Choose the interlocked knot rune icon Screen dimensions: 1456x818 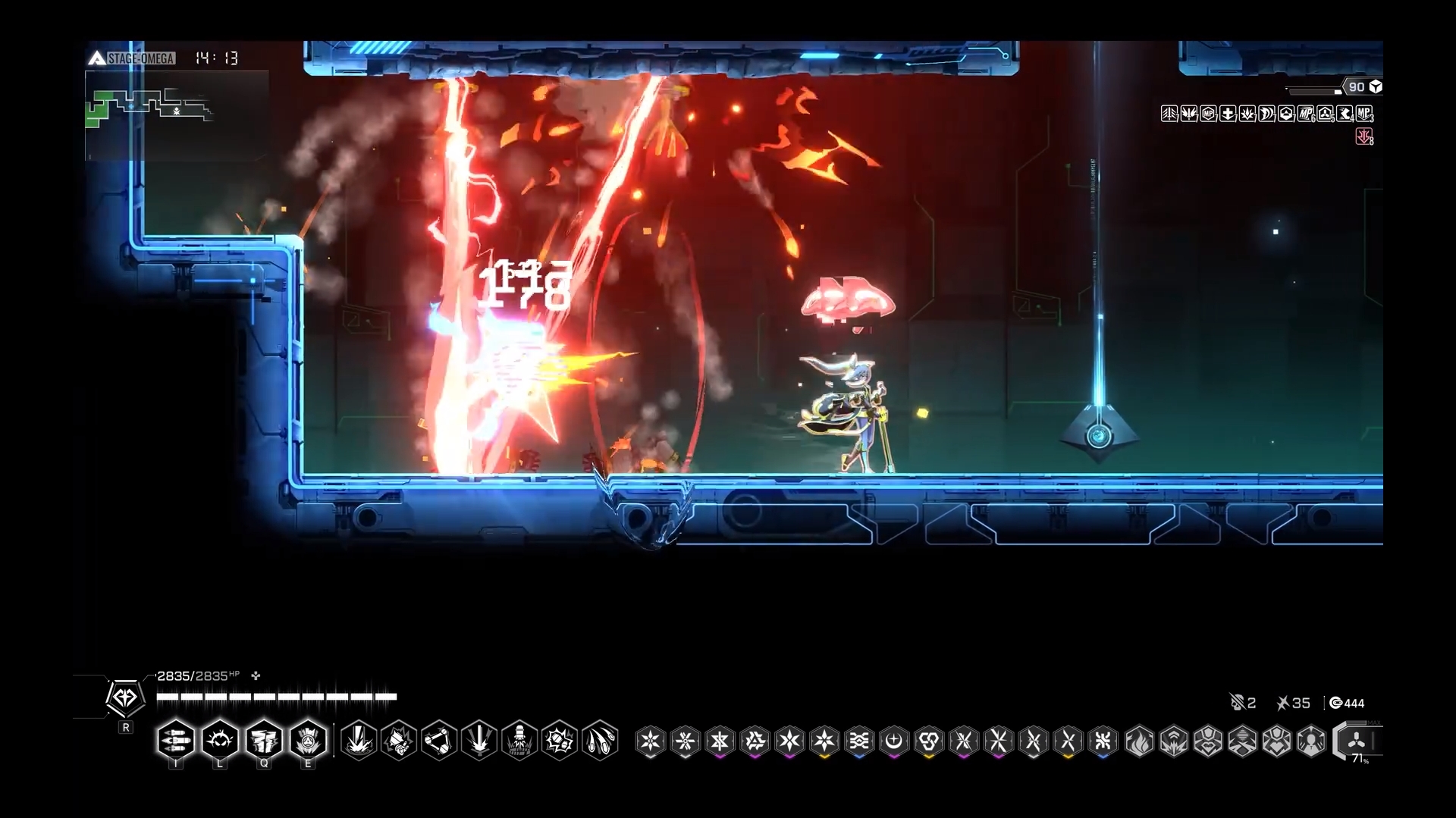pos(929,741)
